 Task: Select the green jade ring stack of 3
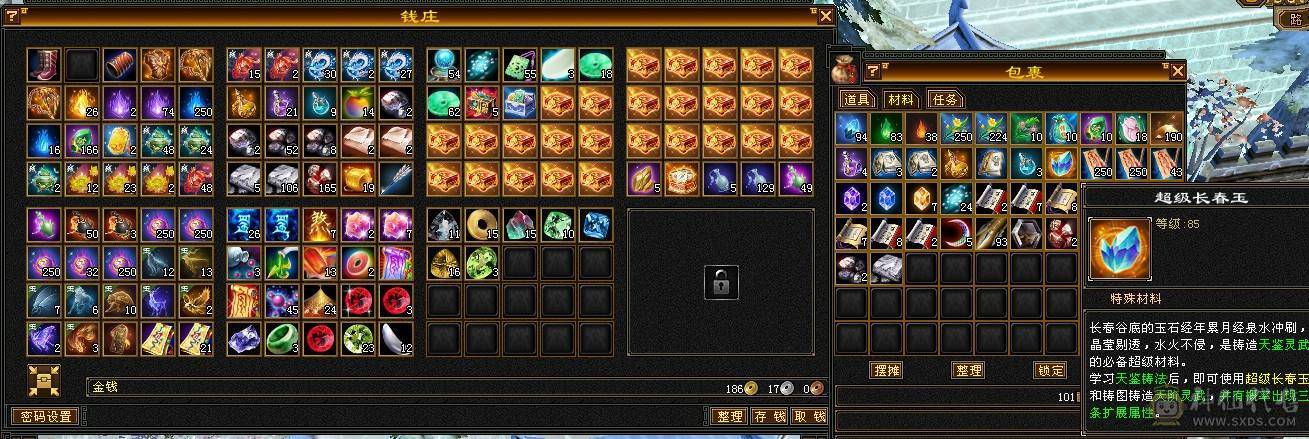click(282, 339)
